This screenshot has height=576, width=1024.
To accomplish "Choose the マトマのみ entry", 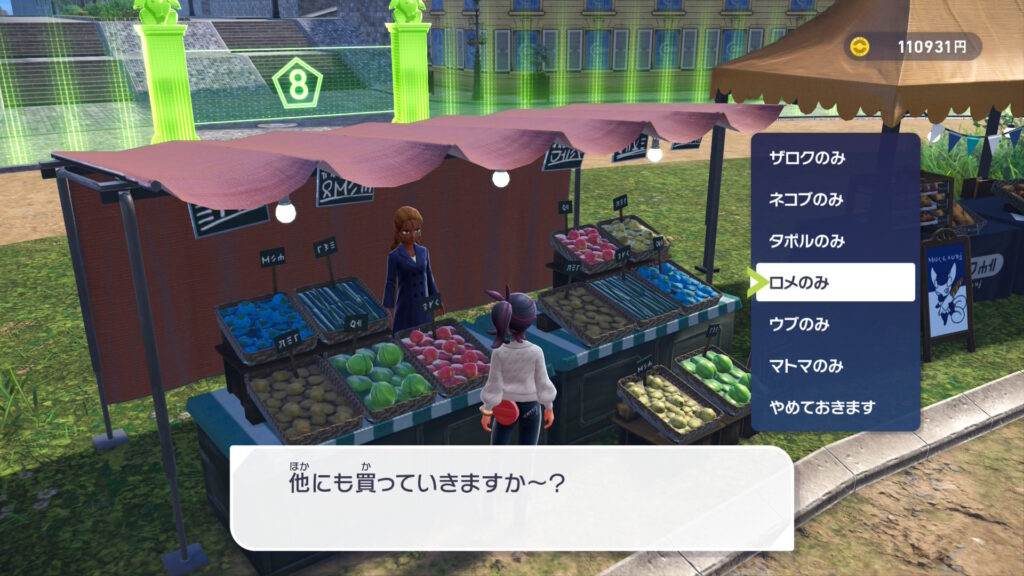I will (x=807, y=366).
